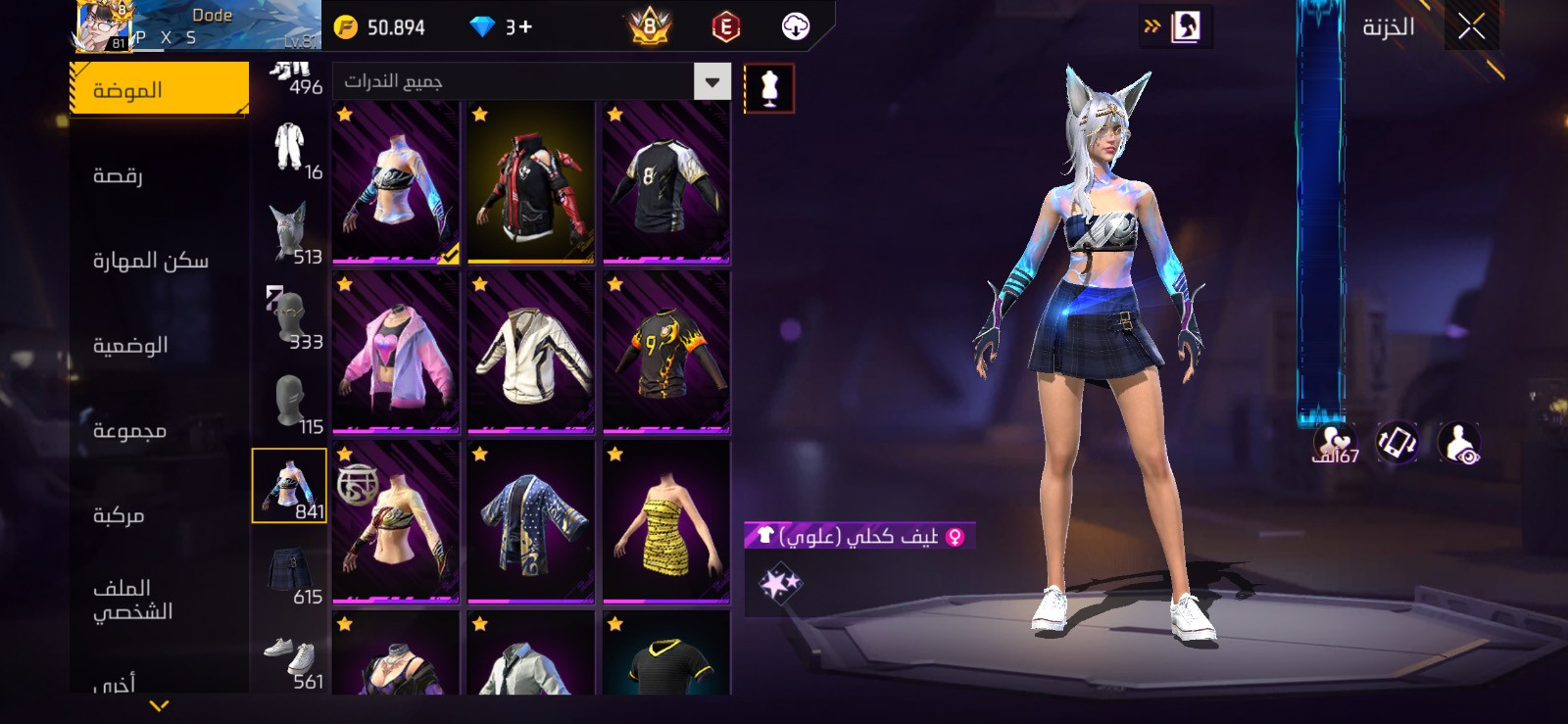Viewport: 1568px width, 724px height.
Task: Tap the gold coin balance
Action: click(x=380, y=27)
